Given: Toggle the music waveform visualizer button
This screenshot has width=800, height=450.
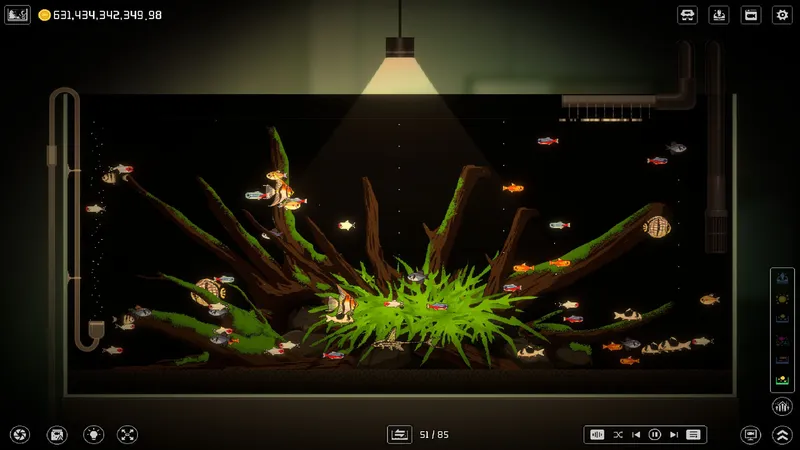Looking at the screenshot, I should click(x=598, y=435).
